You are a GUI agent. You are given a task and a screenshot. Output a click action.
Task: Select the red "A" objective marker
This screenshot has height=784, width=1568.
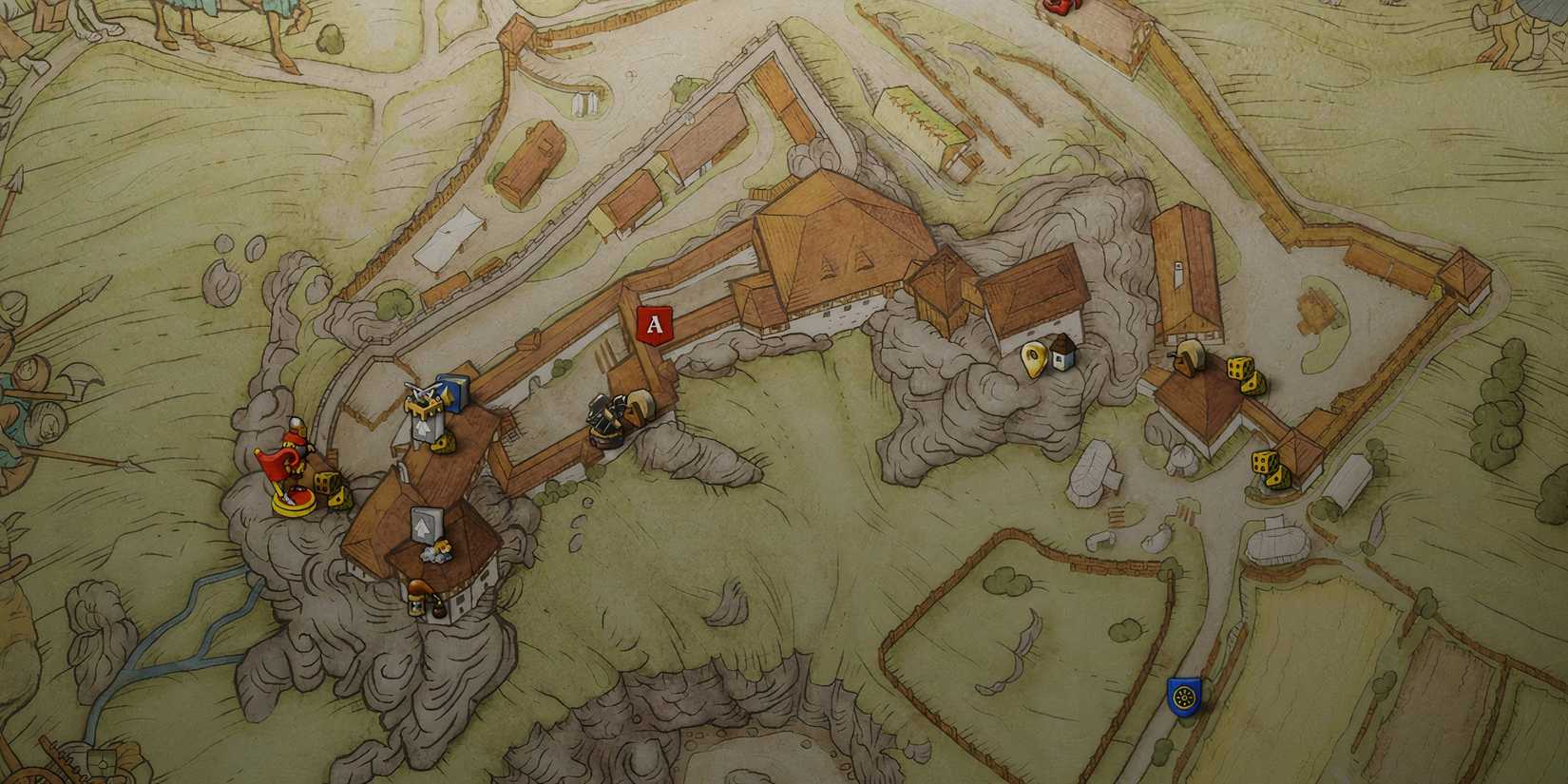coord(654,325)
